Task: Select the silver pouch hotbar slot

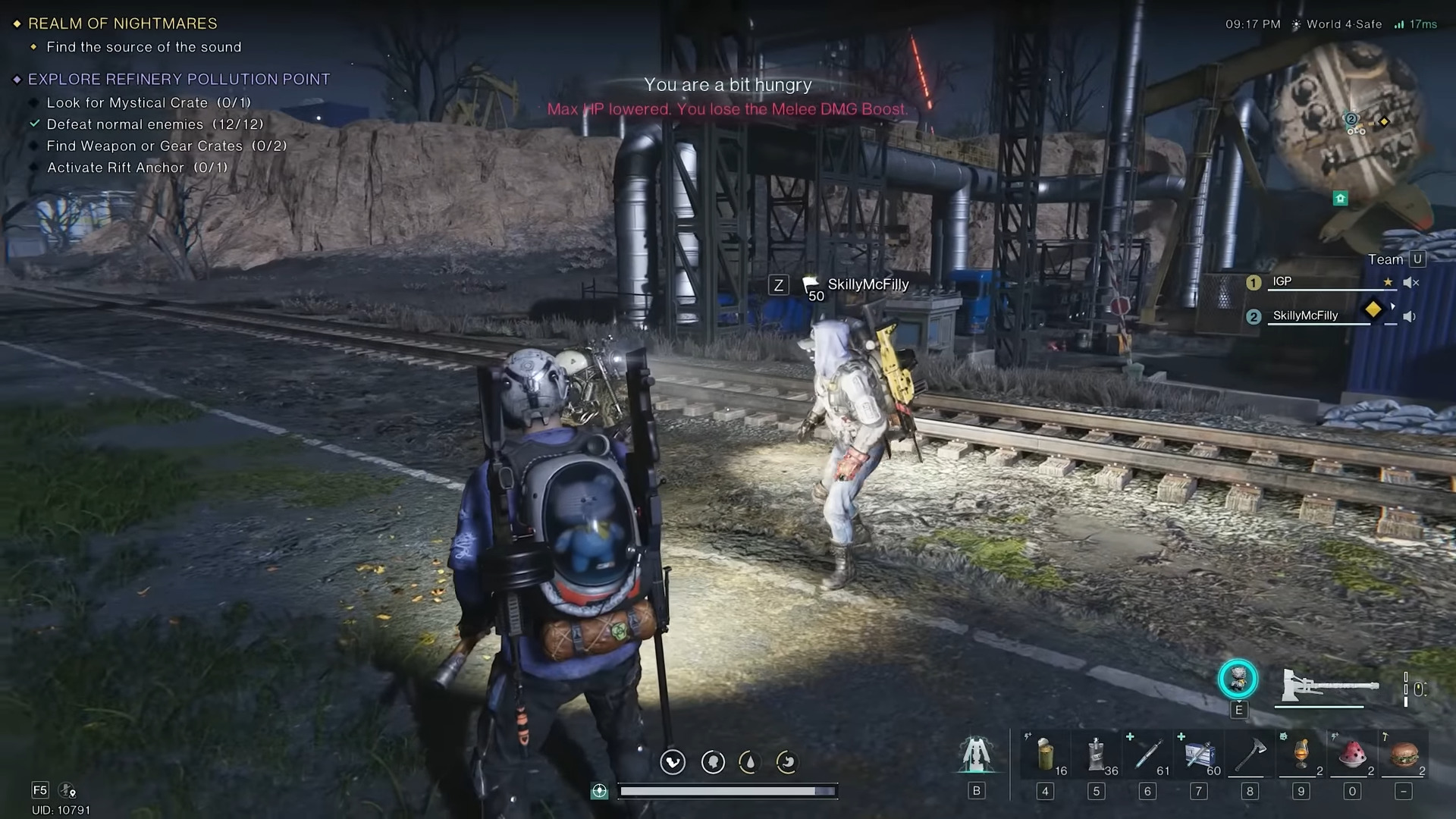Action: coord(1096,755)
